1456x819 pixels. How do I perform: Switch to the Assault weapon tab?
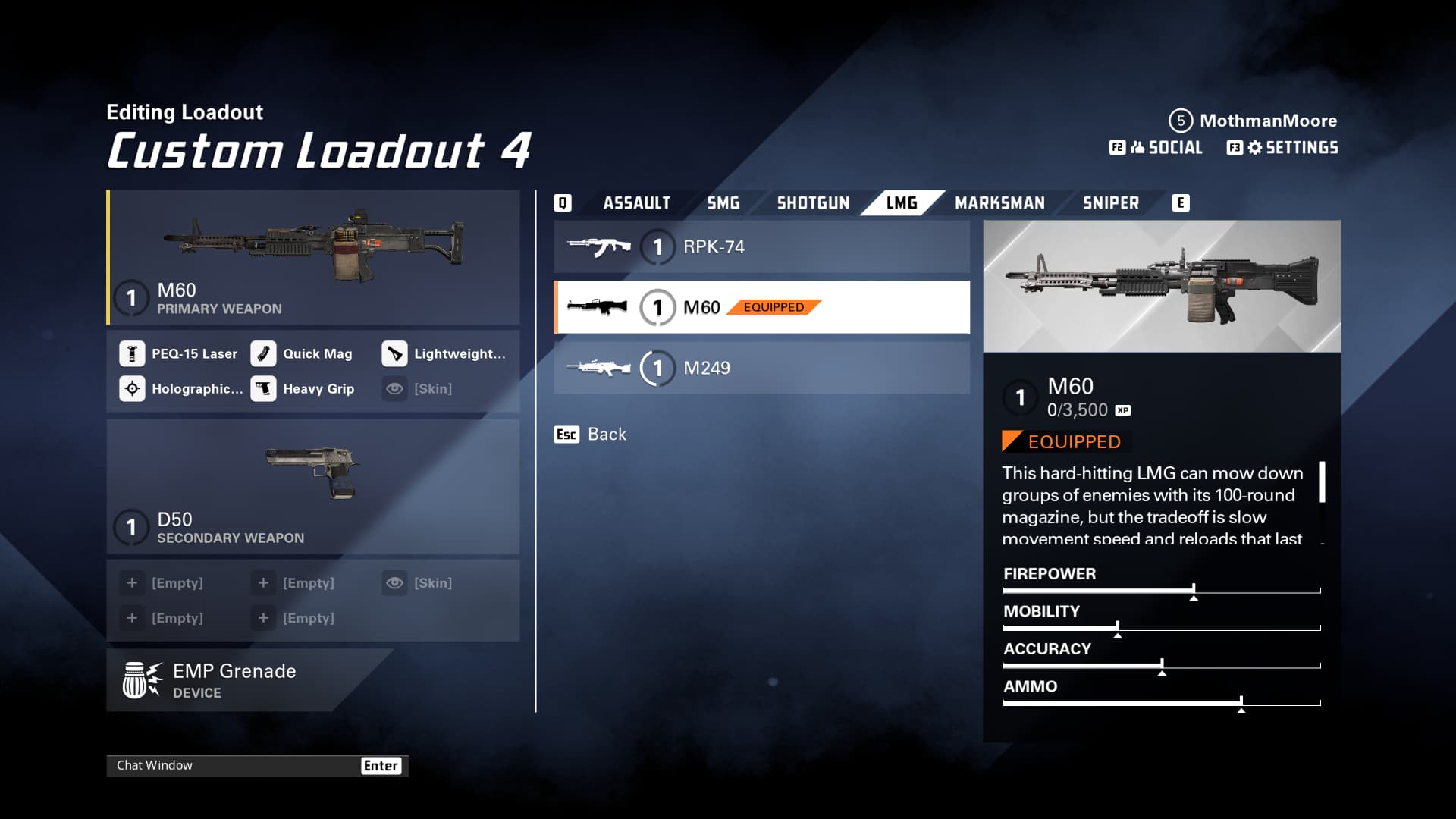636,203
